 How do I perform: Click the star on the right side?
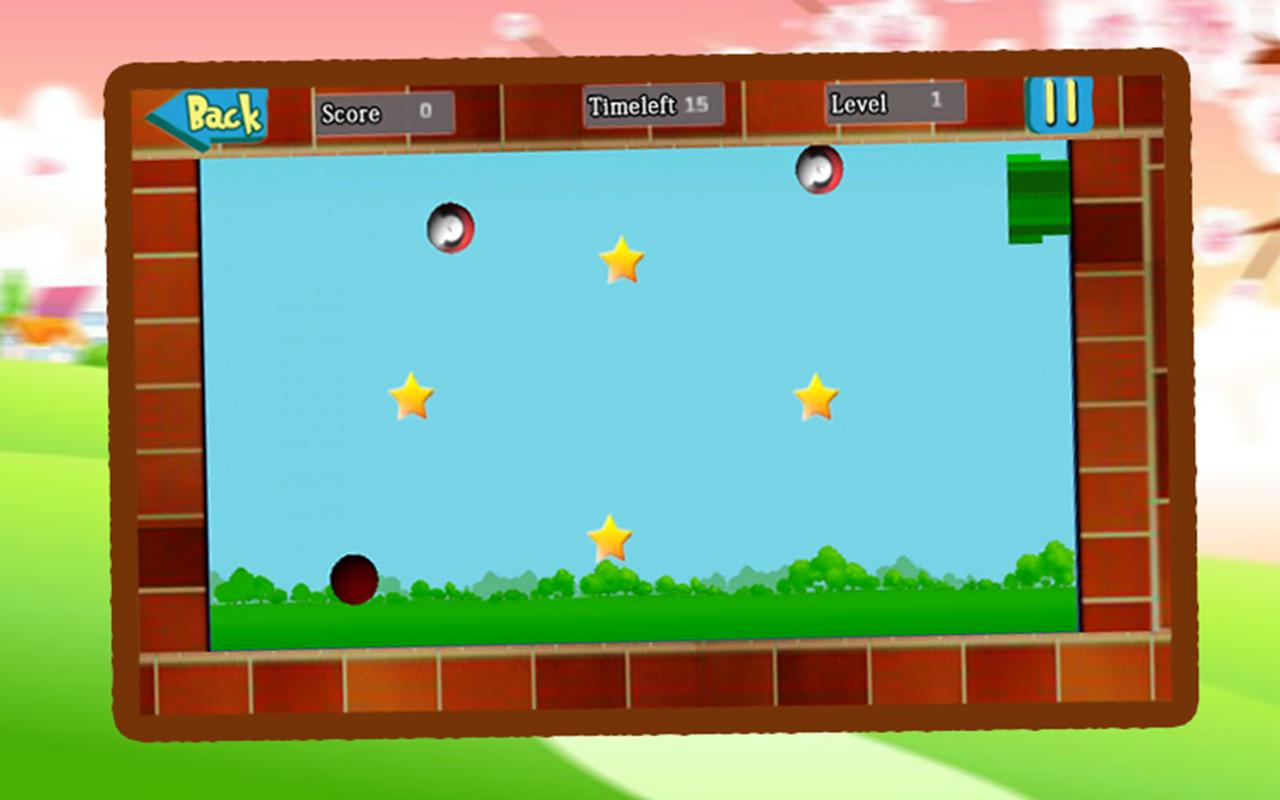818,398
